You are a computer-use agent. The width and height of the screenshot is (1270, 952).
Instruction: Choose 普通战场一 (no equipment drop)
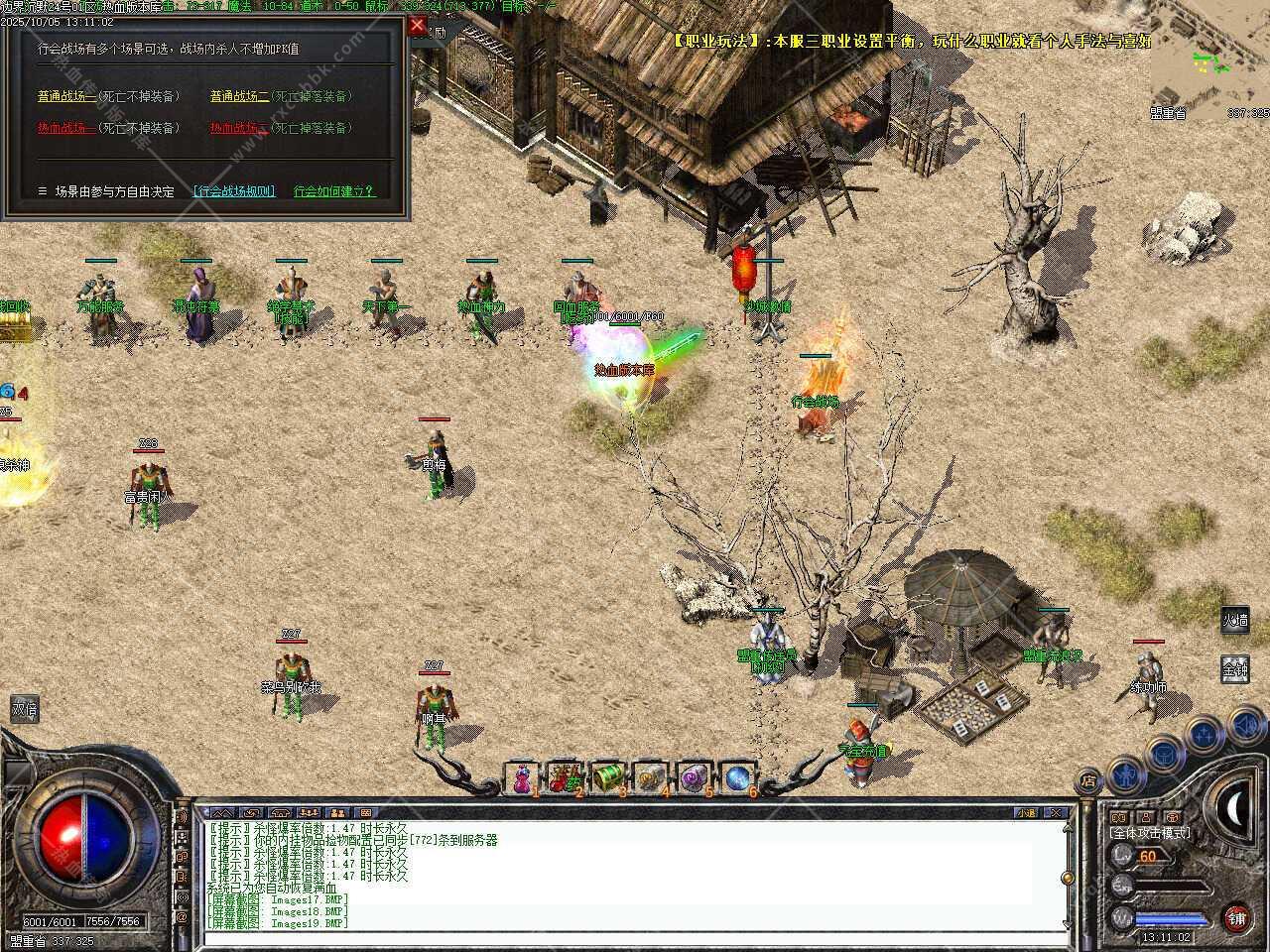point(67,96)
